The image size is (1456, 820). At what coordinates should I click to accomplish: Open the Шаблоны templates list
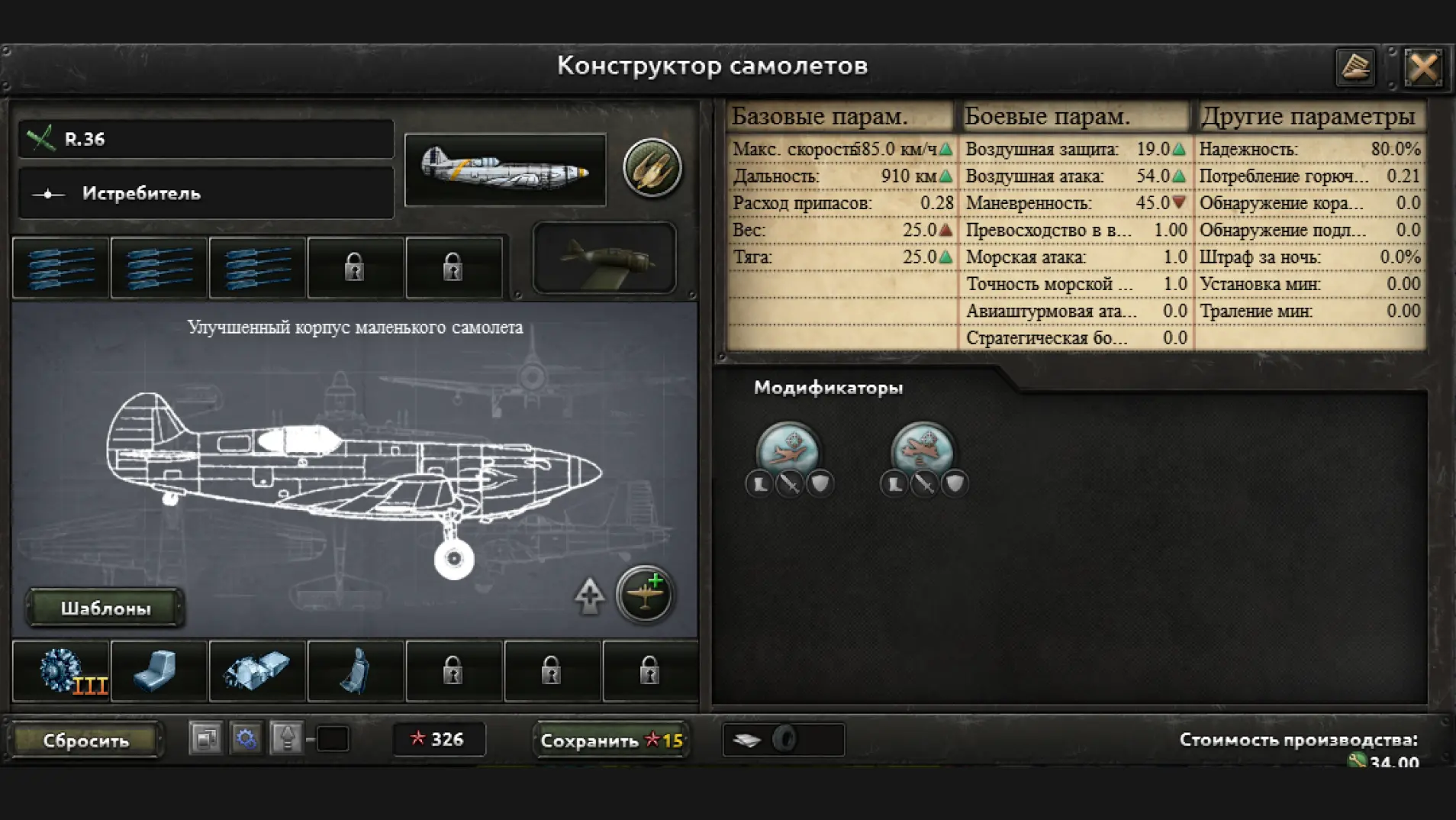point(105,608)
